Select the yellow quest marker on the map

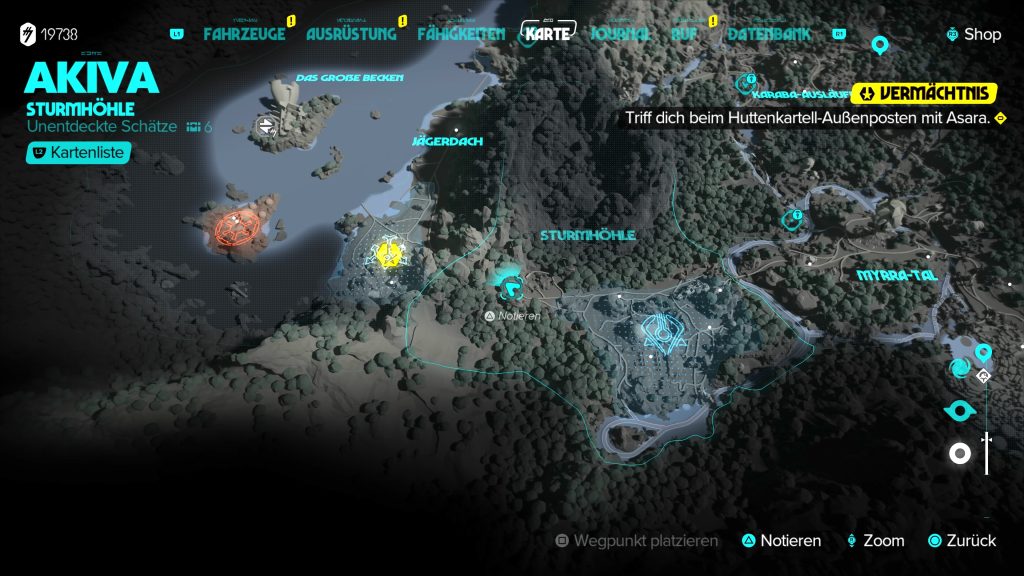(x=388, y=255)
